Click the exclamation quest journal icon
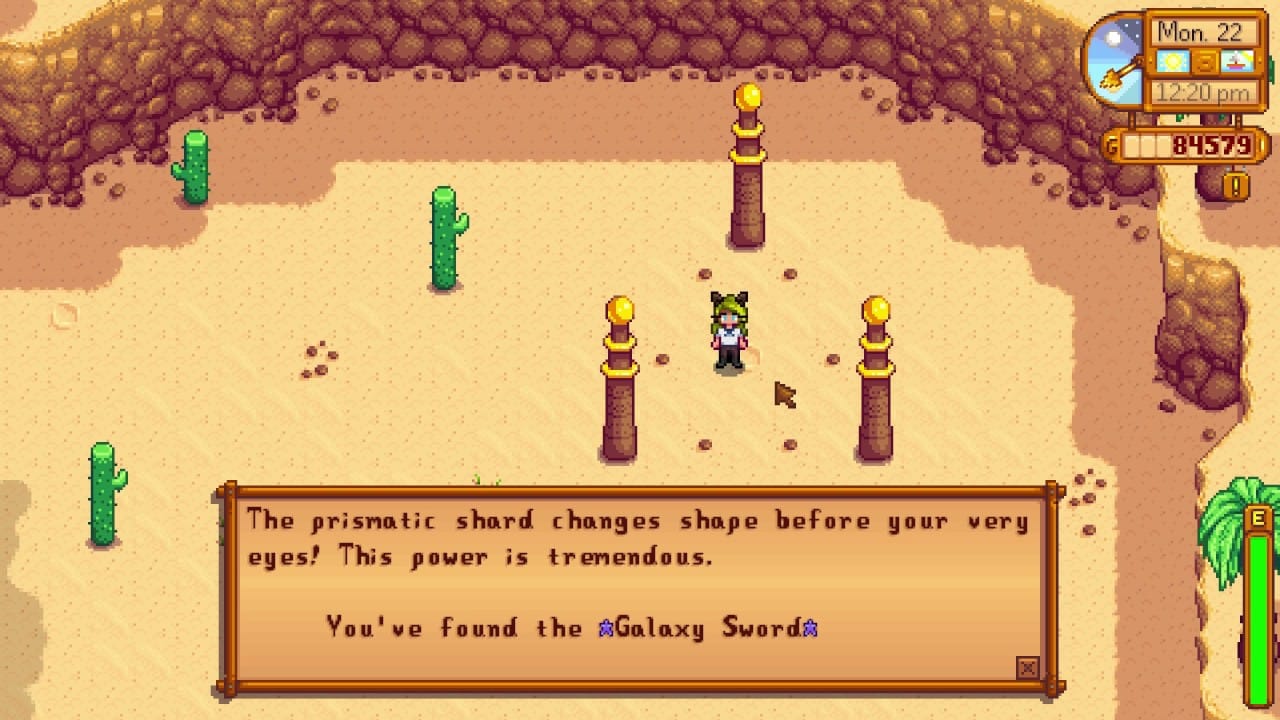Image resolution: width=1280 pixels, height=720 pixels. [x=1234, y=184]
